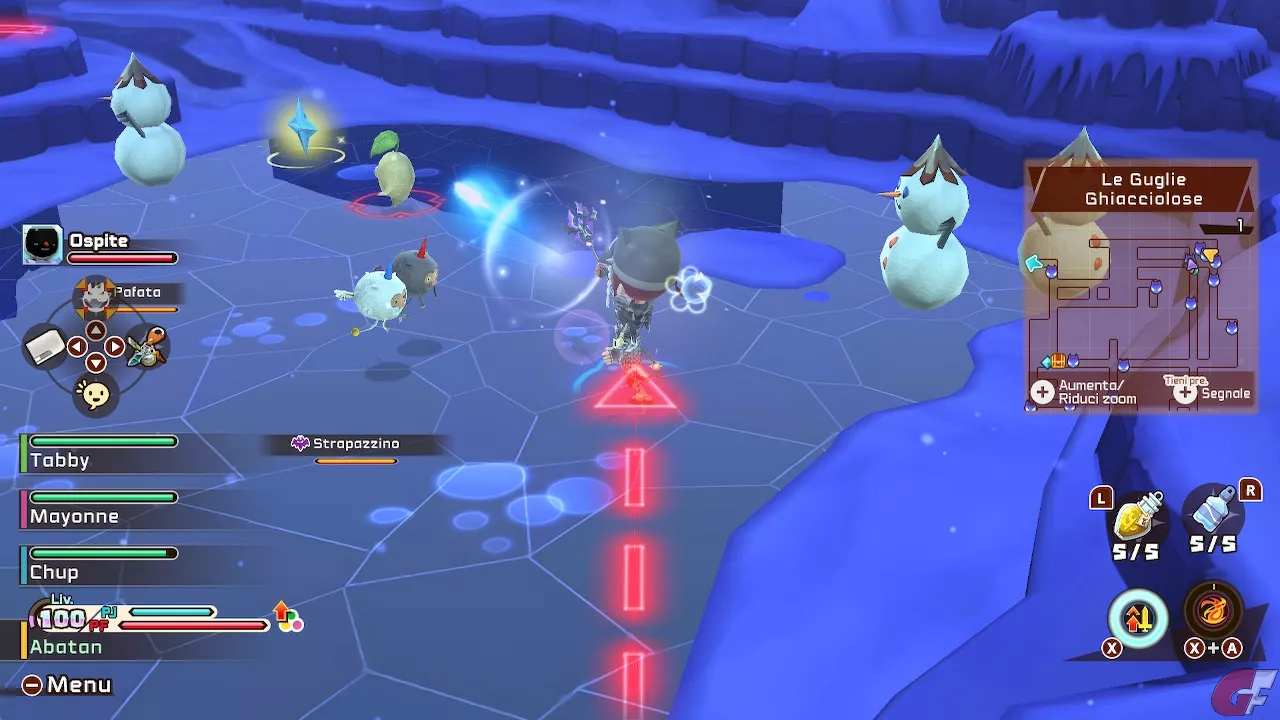Select party member Mayonne
Screen dimensions: 1280x720
[x=74, y=516]
